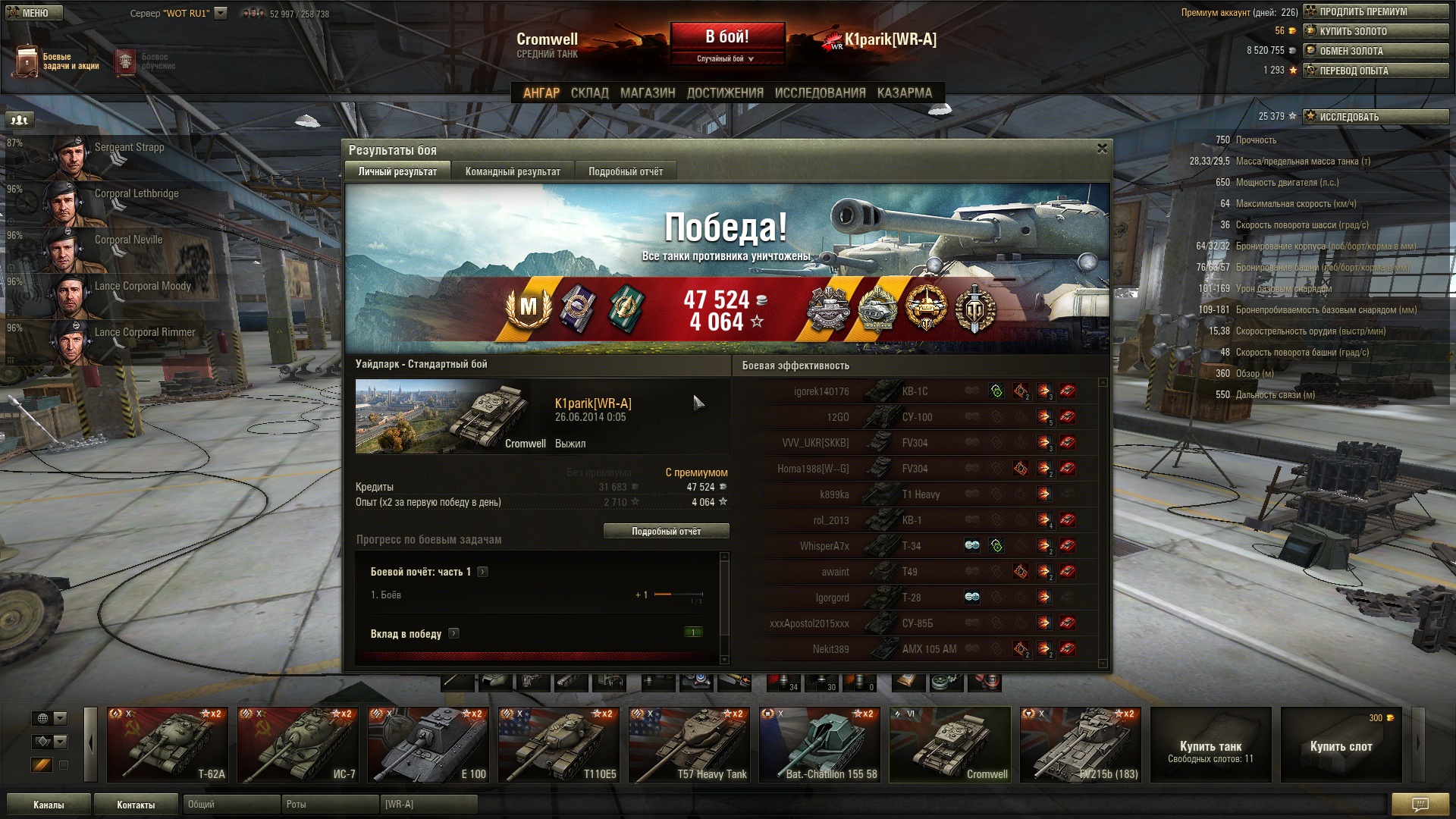Open ОБМЕН ЗОЛОТА
This screenshot has height=819, width=1456.
[1376, 51]
